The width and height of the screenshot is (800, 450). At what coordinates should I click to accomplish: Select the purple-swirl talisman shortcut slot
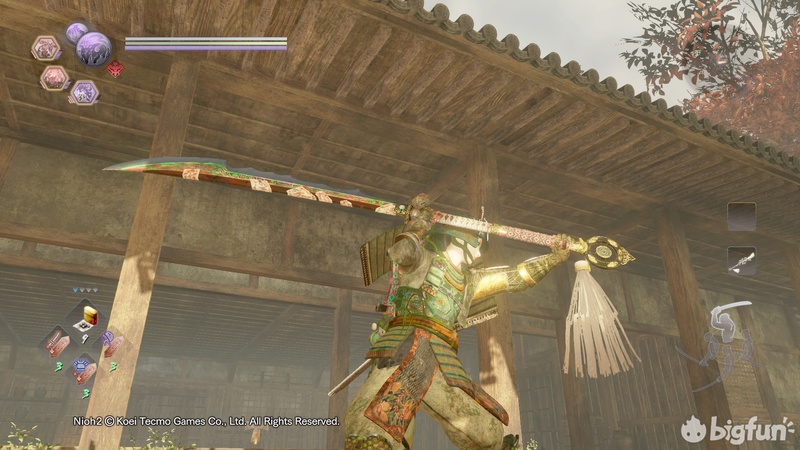108,342
